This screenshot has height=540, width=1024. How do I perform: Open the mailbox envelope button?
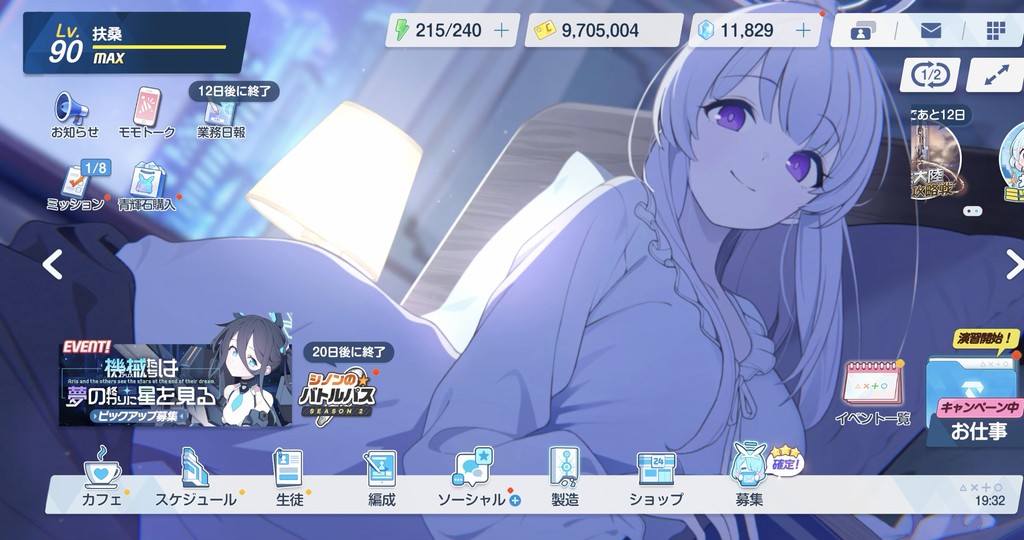point(930,30)
